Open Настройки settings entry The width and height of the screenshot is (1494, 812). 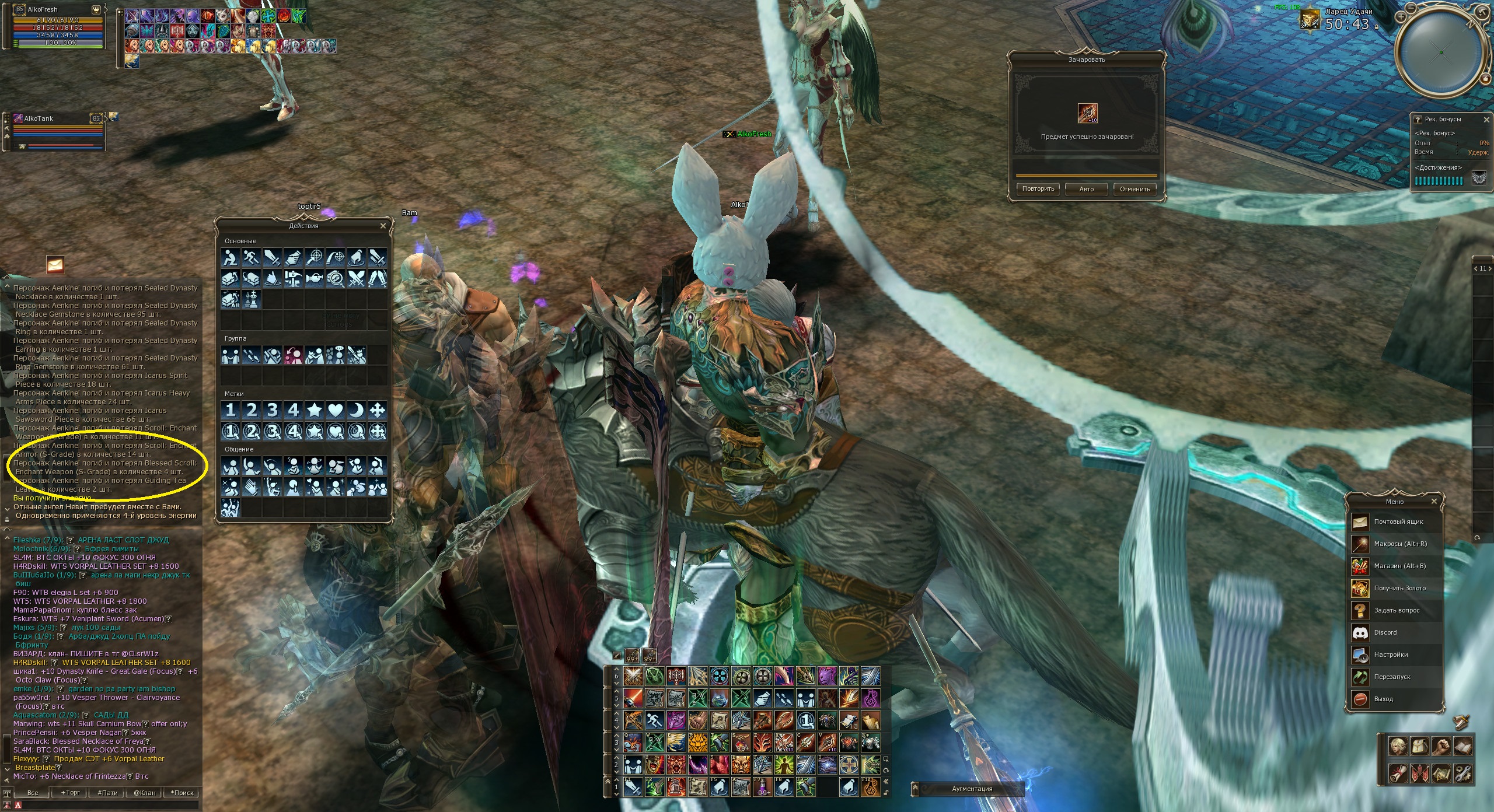1390,654
